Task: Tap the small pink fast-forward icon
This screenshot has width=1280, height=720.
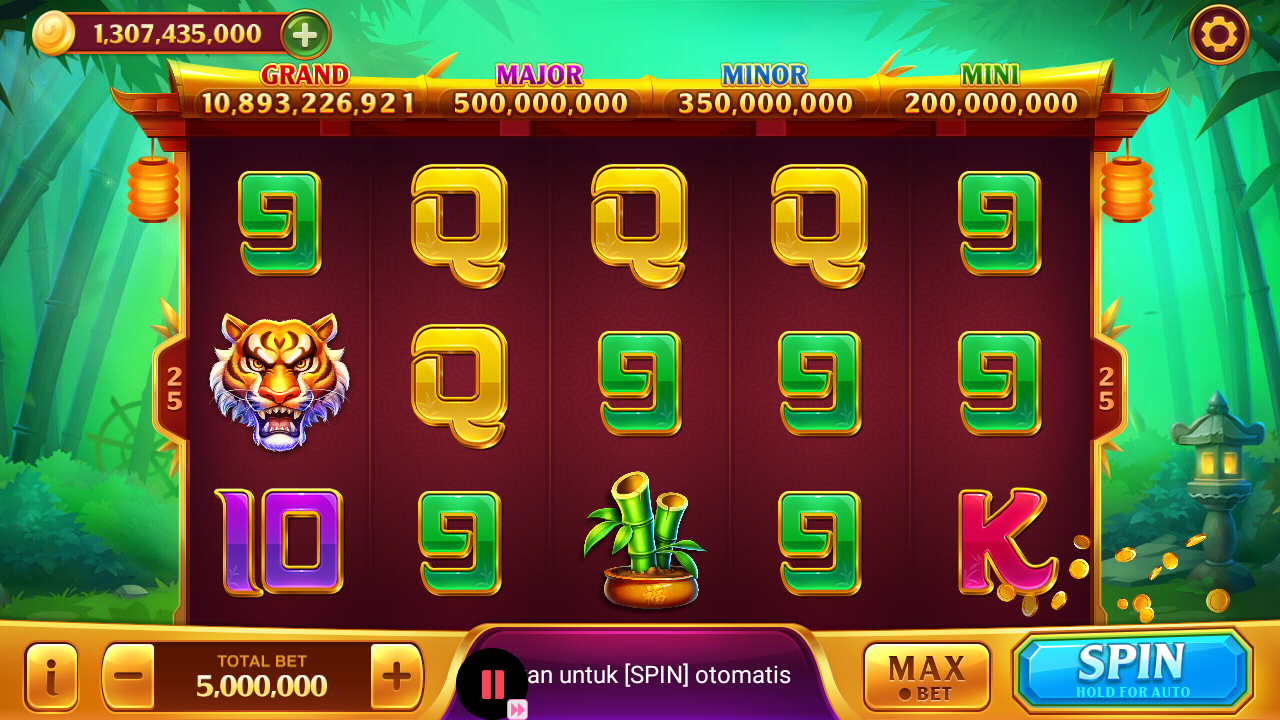Action: [517, 709]
